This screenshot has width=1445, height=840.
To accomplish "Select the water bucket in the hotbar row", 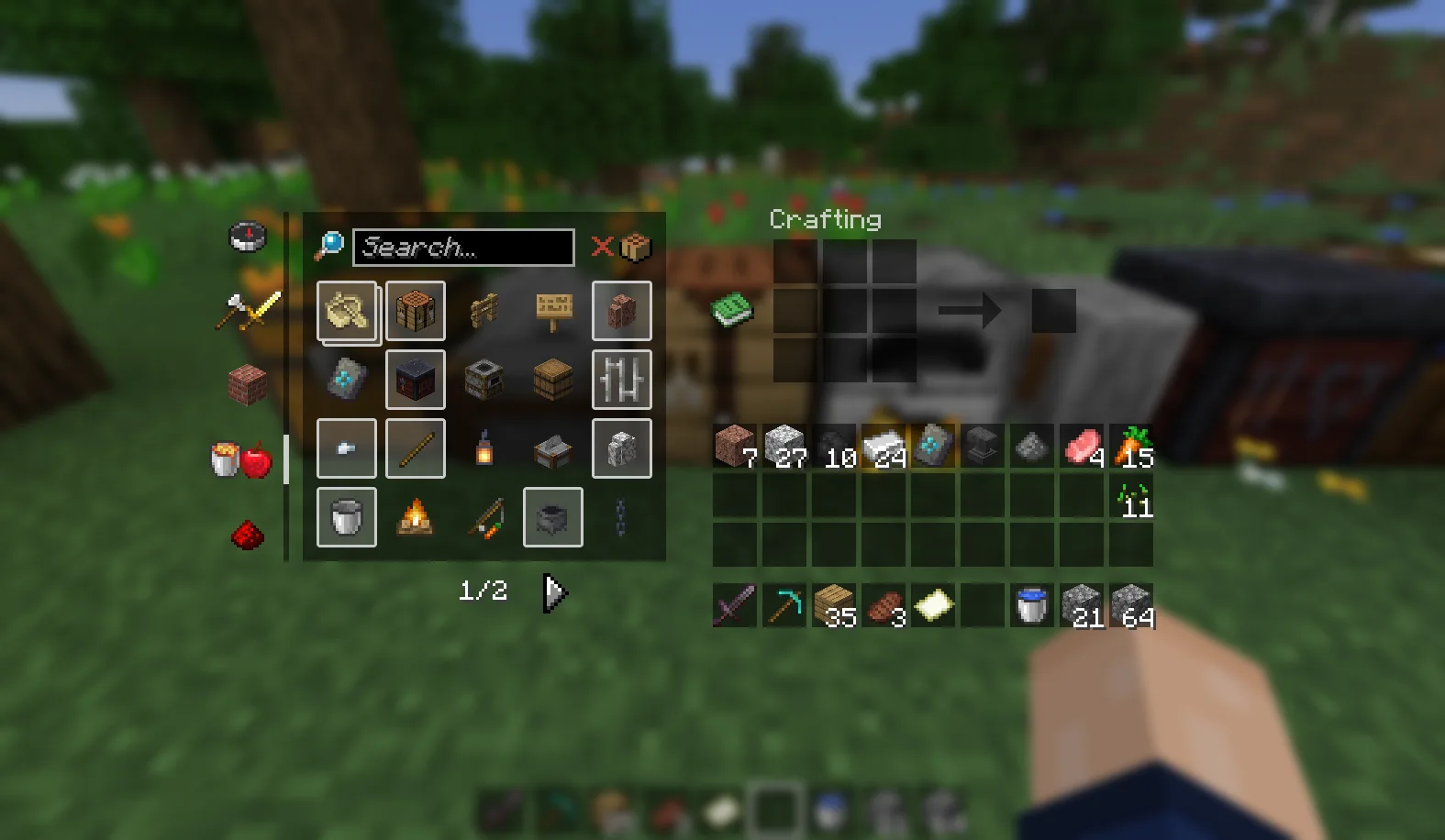I will tap(1031, 605).
